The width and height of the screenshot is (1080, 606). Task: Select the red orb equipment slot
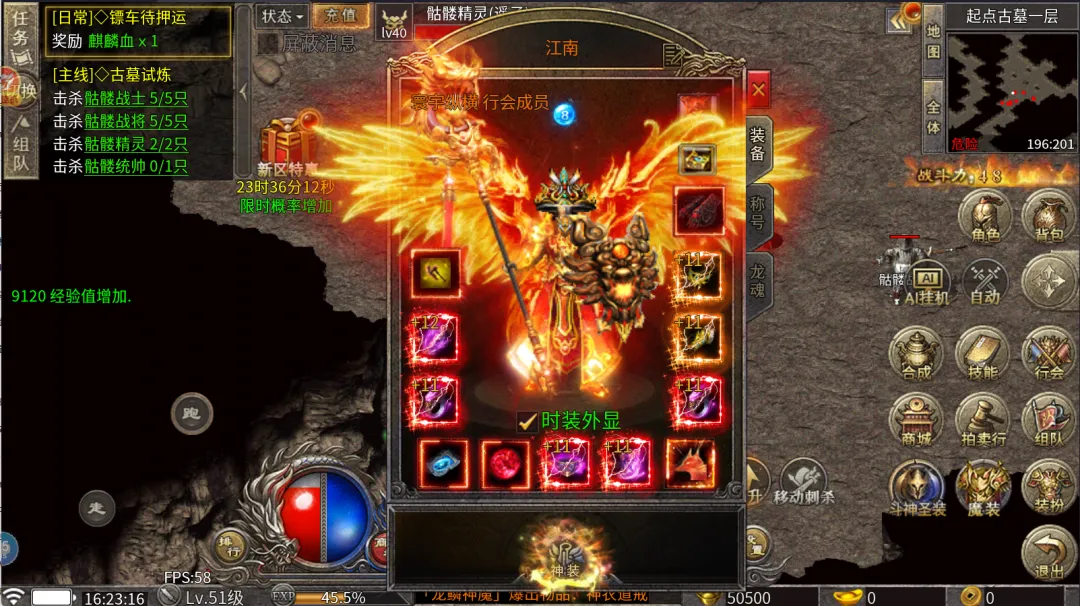(505, 463)
